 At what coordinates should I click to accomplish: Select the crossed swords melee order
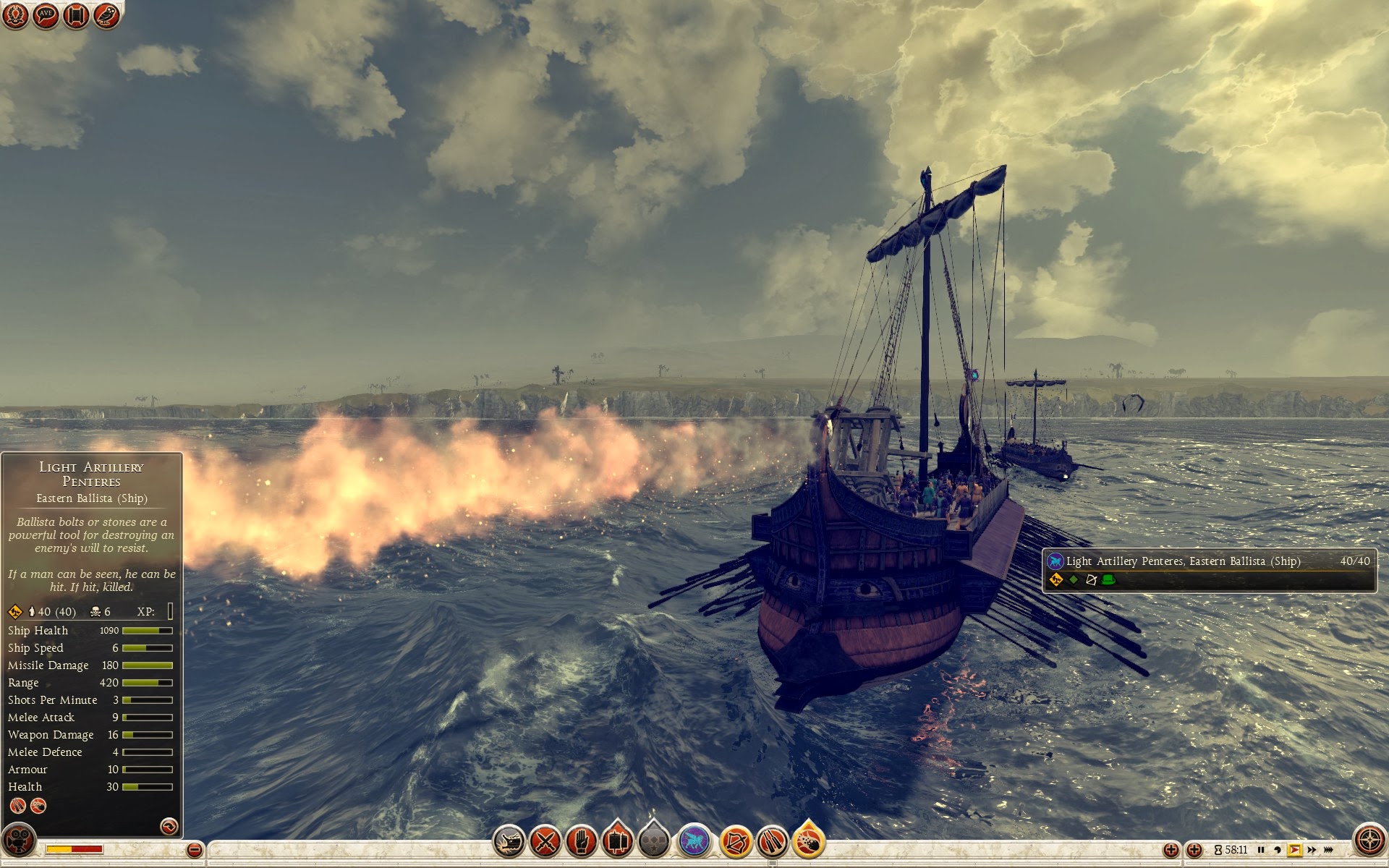coord(545,841)
